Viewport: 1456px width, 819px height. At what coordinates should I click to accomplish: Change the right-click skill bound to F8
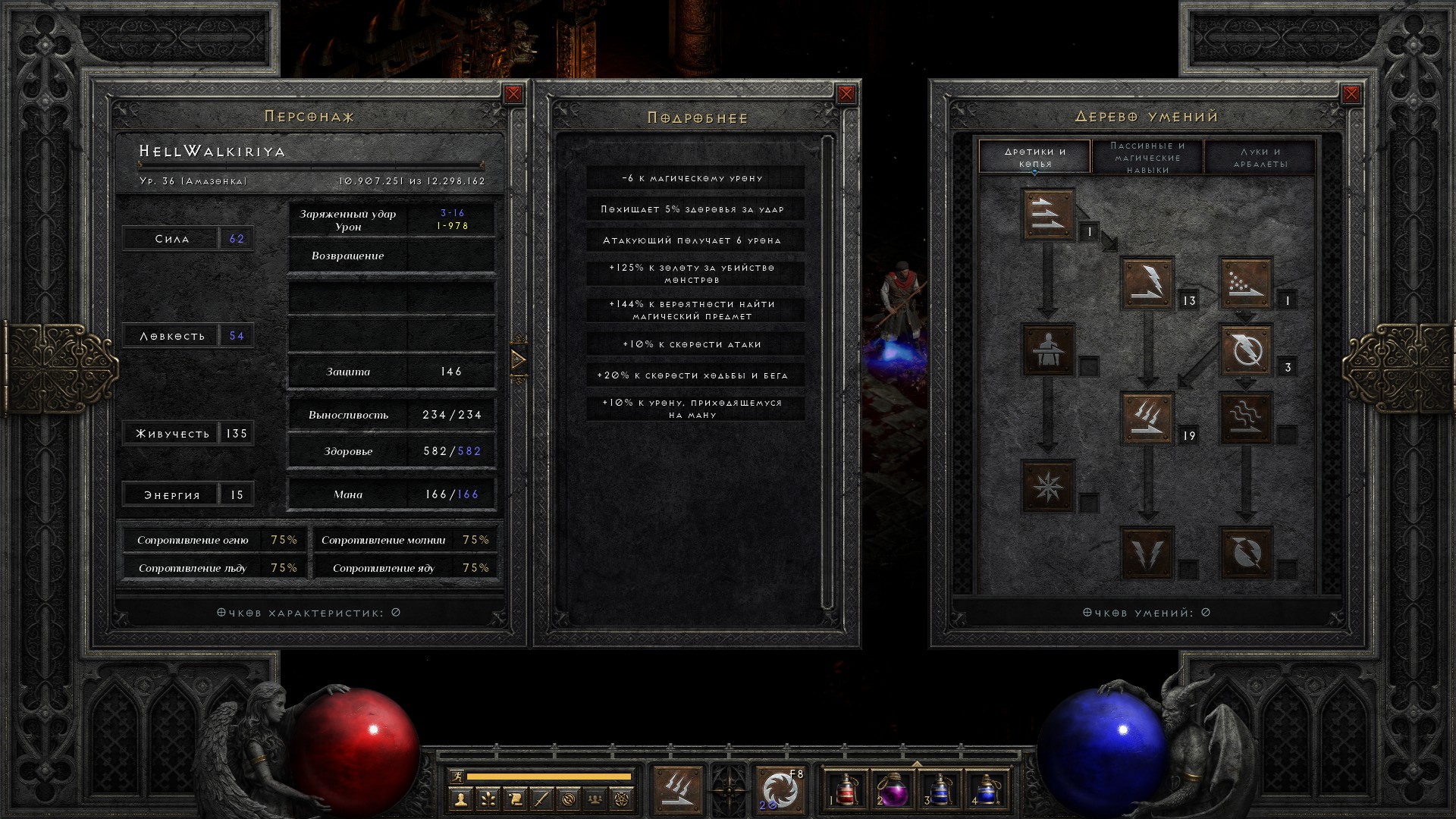[780, 790]
